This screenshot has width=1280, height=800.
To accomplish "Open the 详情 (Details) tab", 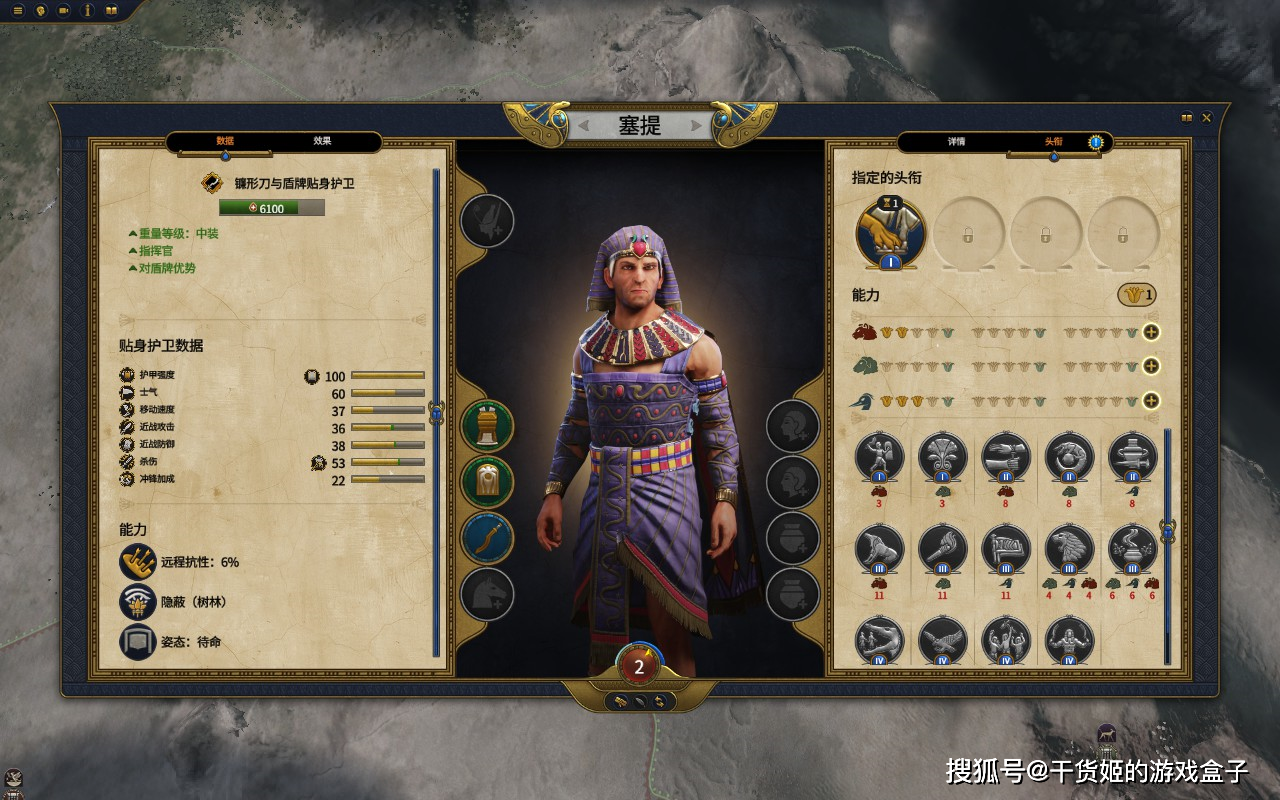I will pos(956,142).
